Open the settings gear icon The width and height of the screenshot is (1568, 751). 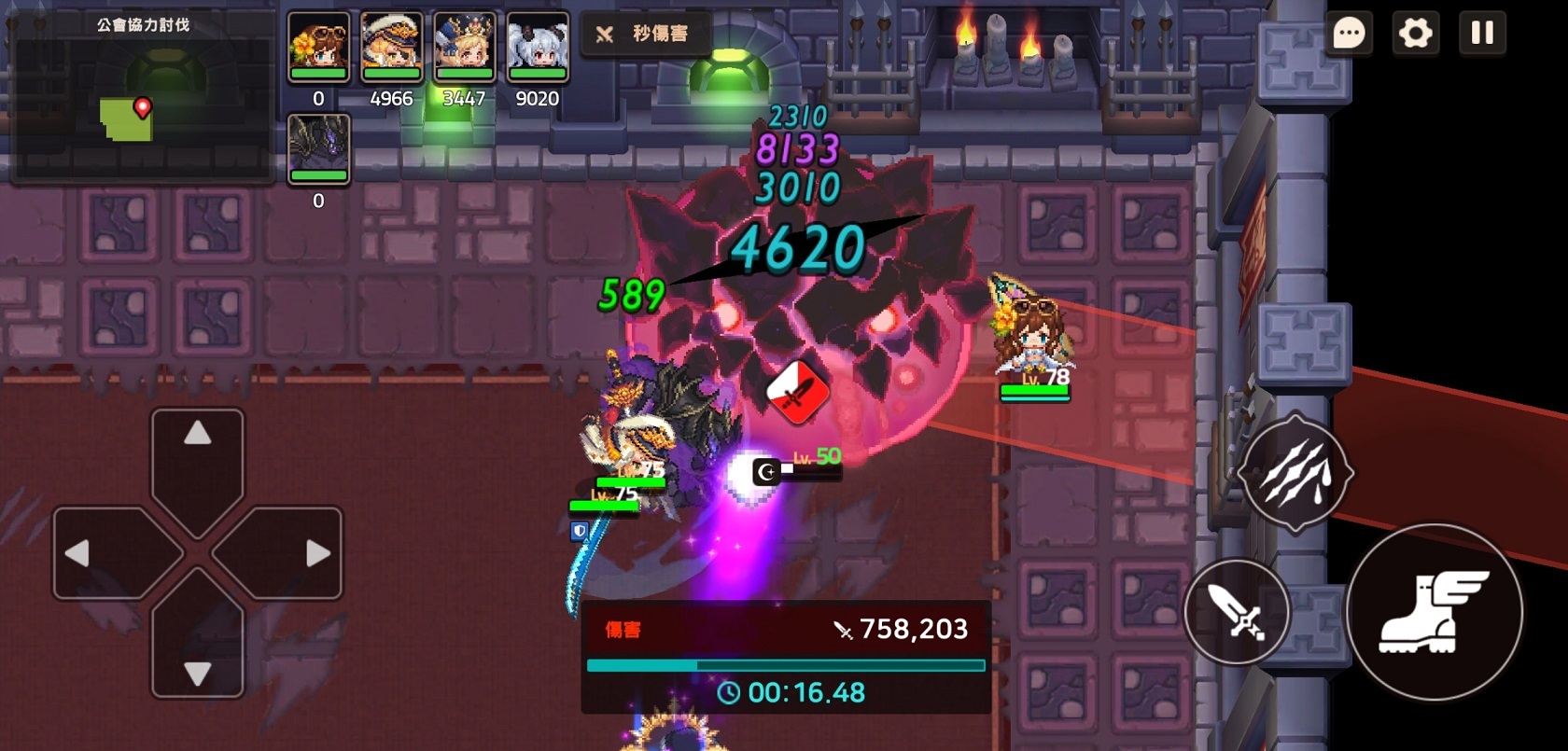click(1417, 34)
